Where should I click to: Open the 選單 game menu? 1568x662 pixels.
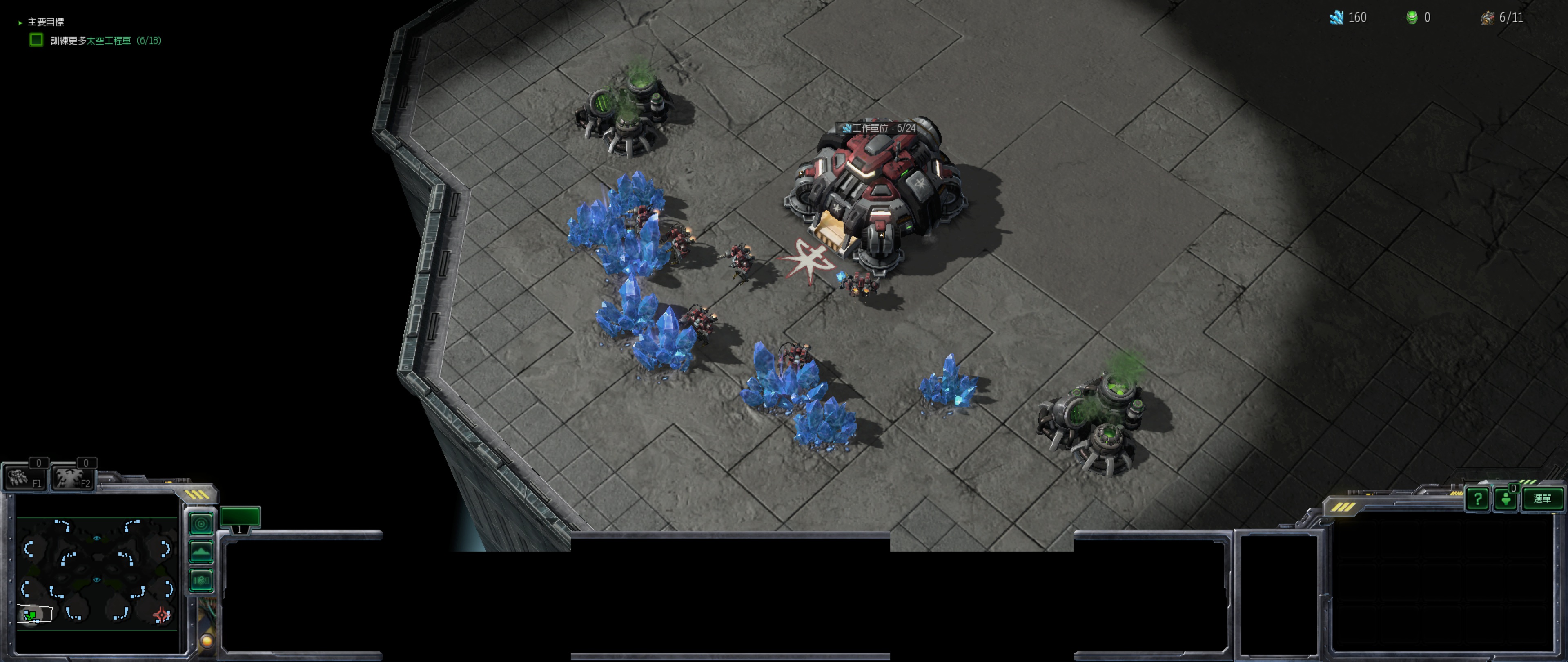(x=1542, y=499)
